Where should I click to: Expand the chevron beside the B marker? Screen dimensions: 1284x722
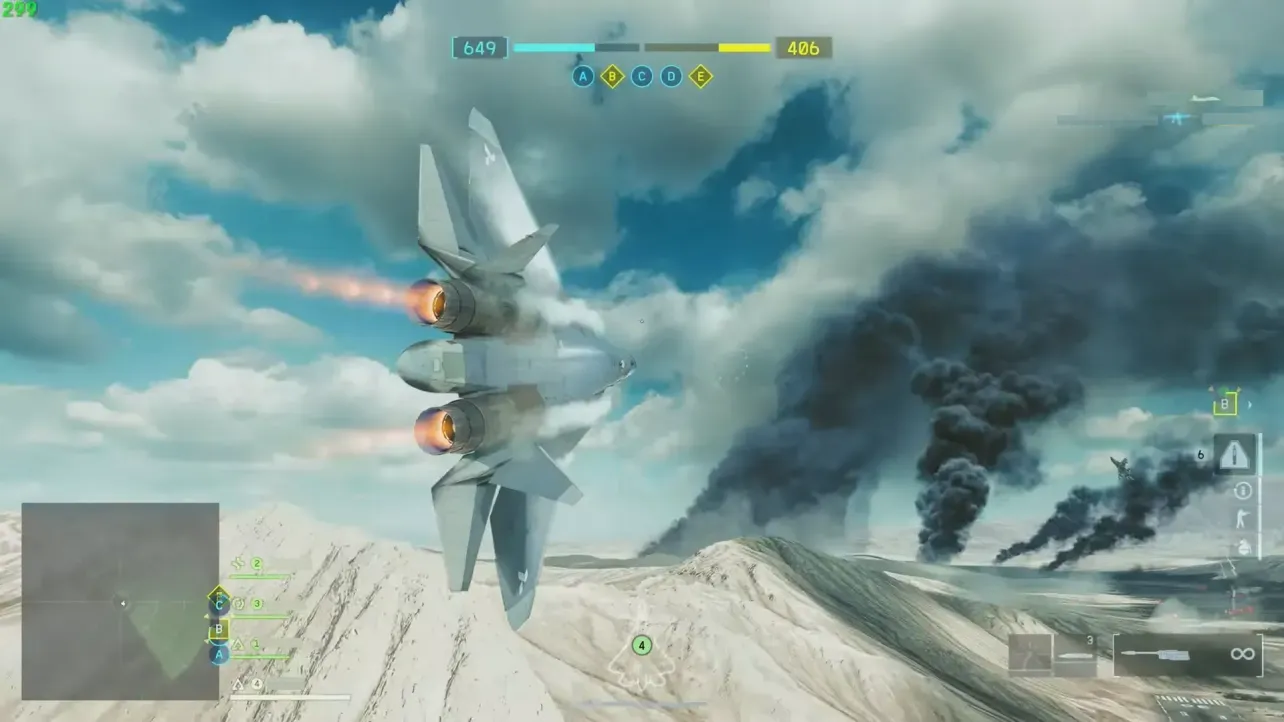tap(1249, 405)
